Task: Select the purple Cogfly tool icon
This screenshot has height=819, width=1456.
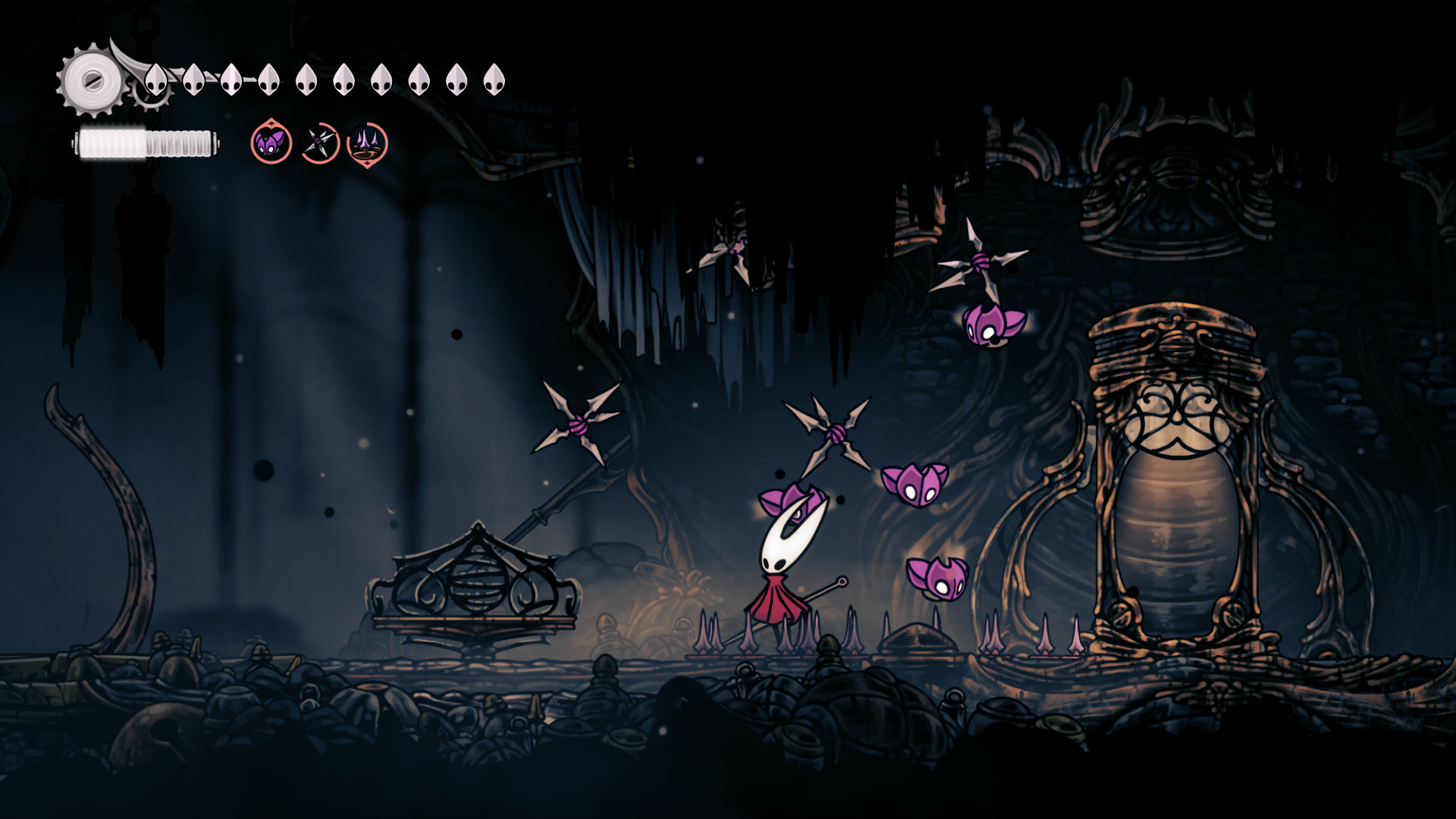Action: click(x=271, y=143)
